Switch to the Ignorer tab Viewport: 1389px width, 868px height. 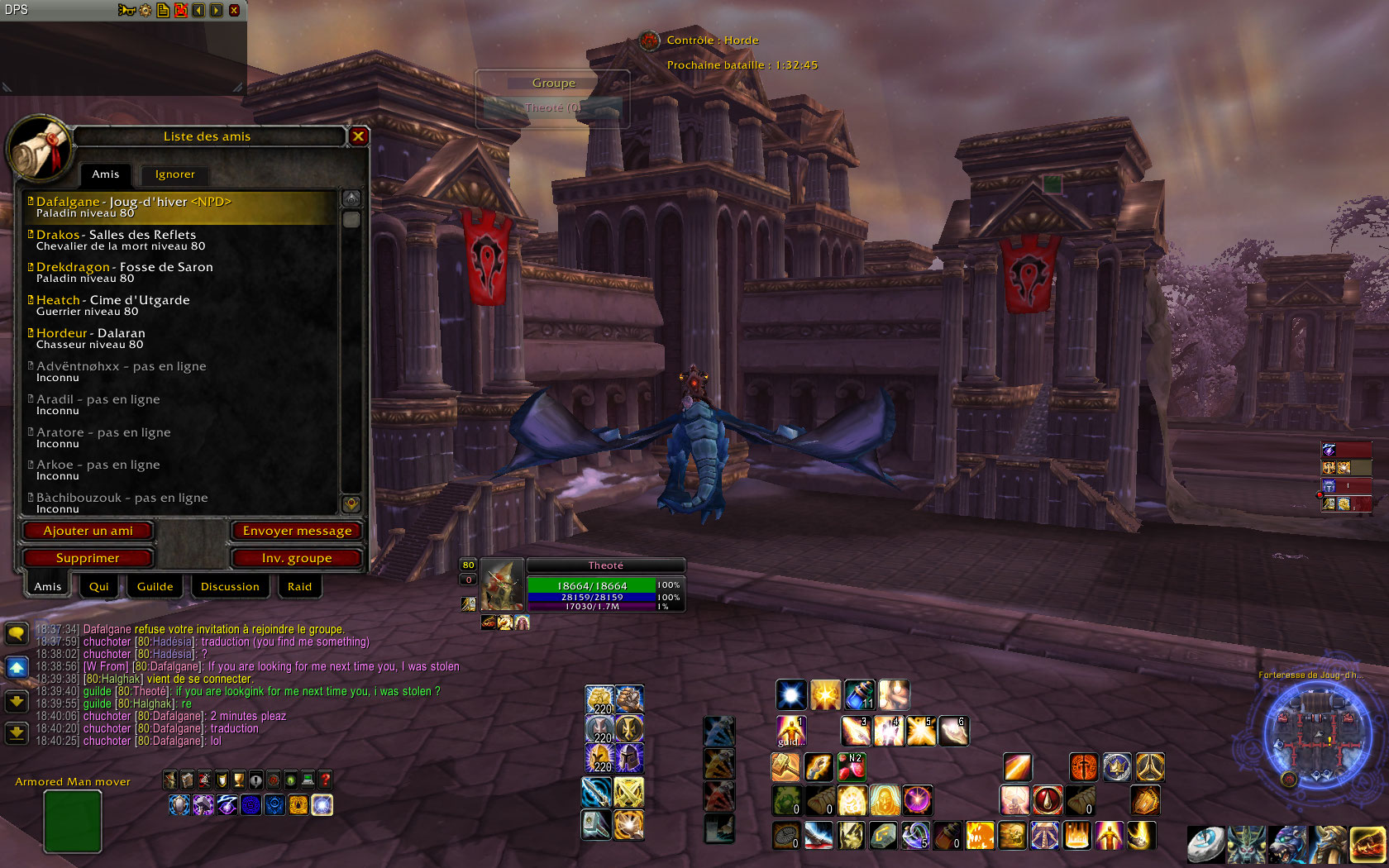pos(174,174)
